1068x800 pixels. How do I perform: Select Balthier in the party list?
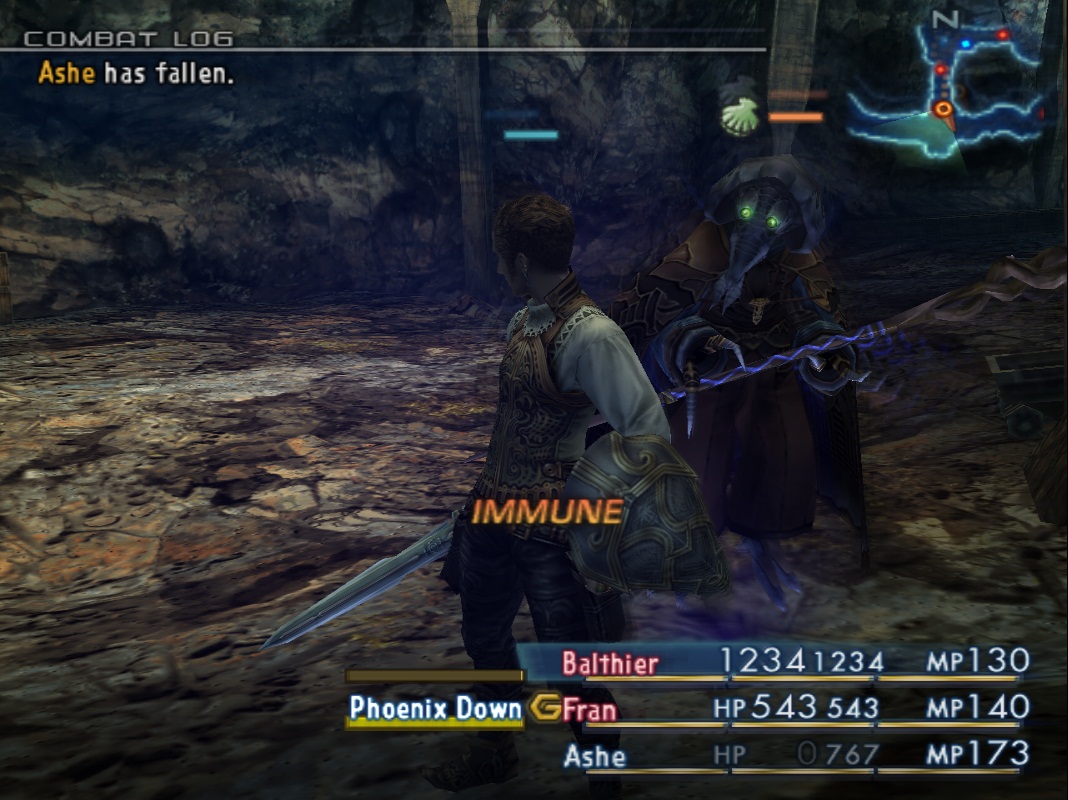[610, 663]
